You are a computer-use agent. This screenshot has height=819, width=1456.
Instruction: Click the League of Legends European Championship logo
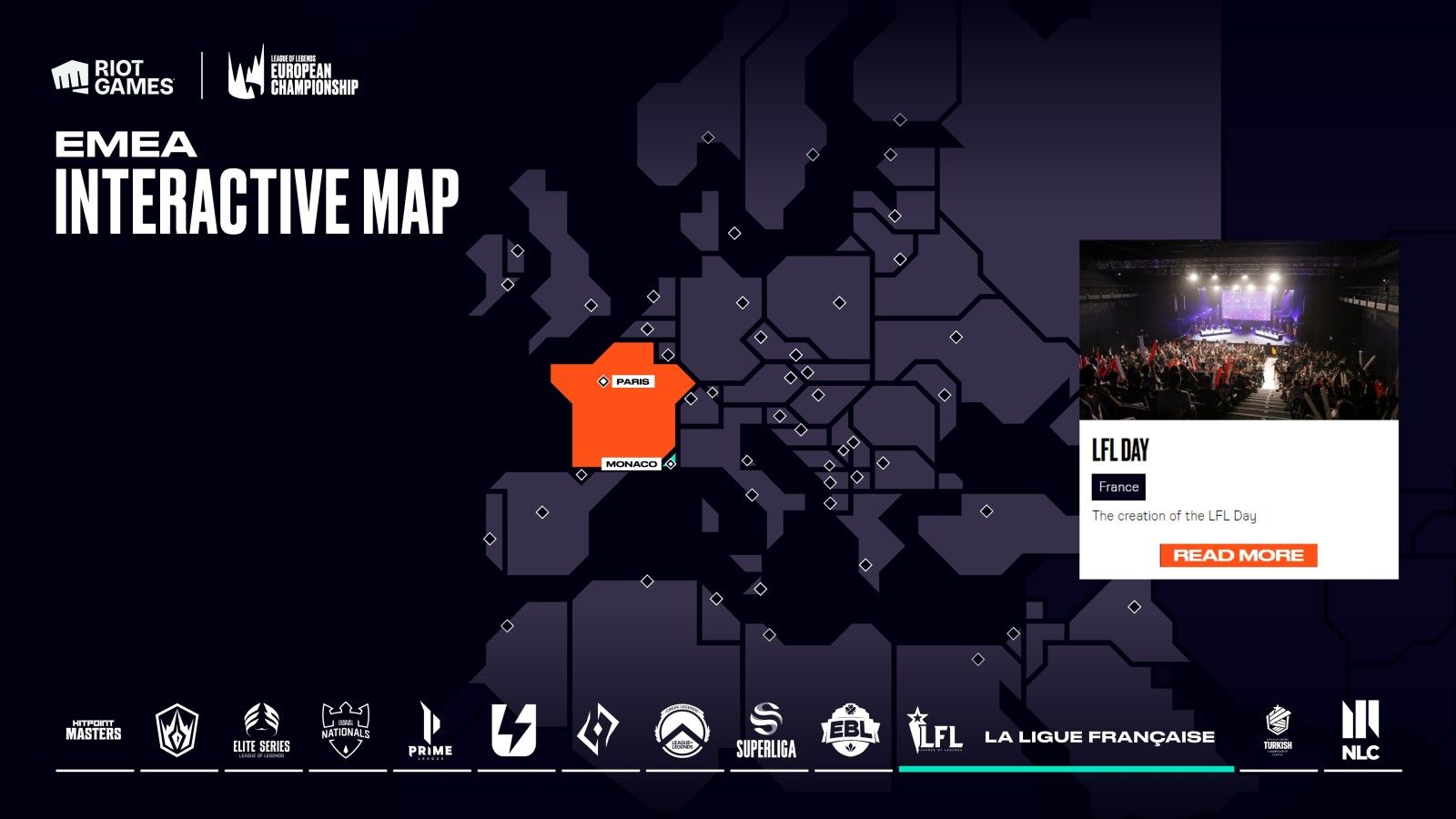click(293, 73)
